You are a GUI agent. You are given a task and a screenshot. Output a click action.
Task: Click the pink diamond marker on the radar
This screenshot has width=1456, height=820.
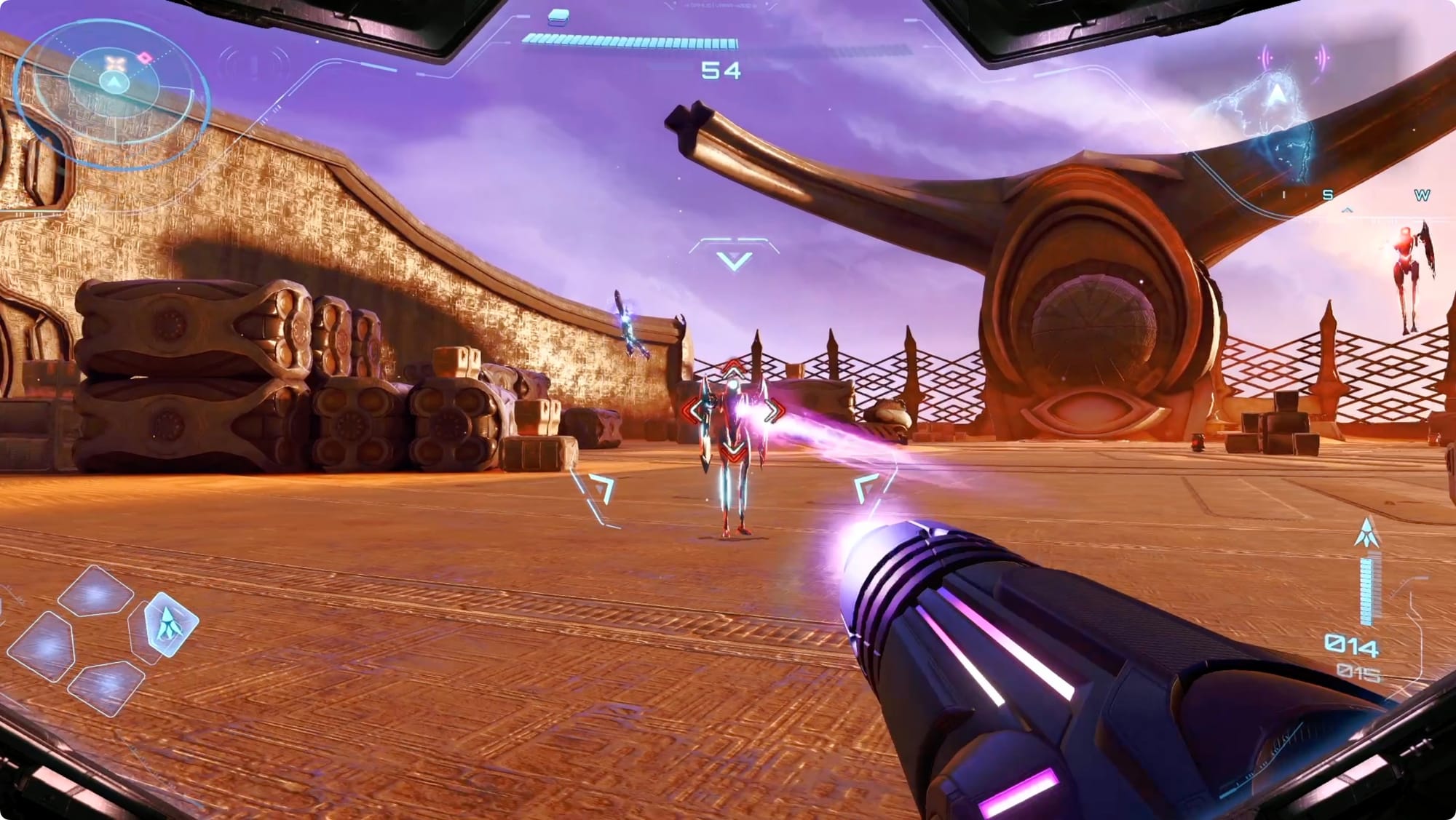point(146,57)
